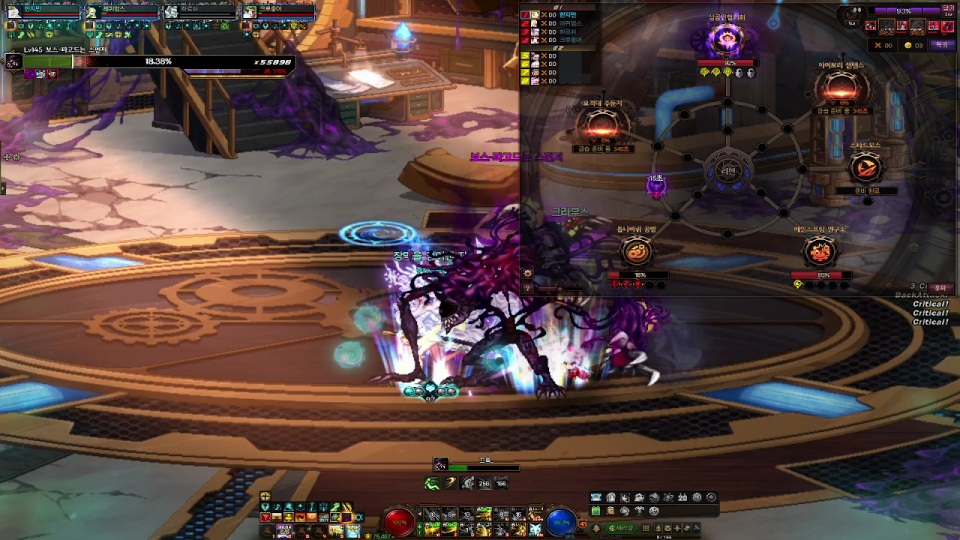960x540 pixels.
Task: Click the purple countdown marker on the map ring
Action: (x=656, y=185)
